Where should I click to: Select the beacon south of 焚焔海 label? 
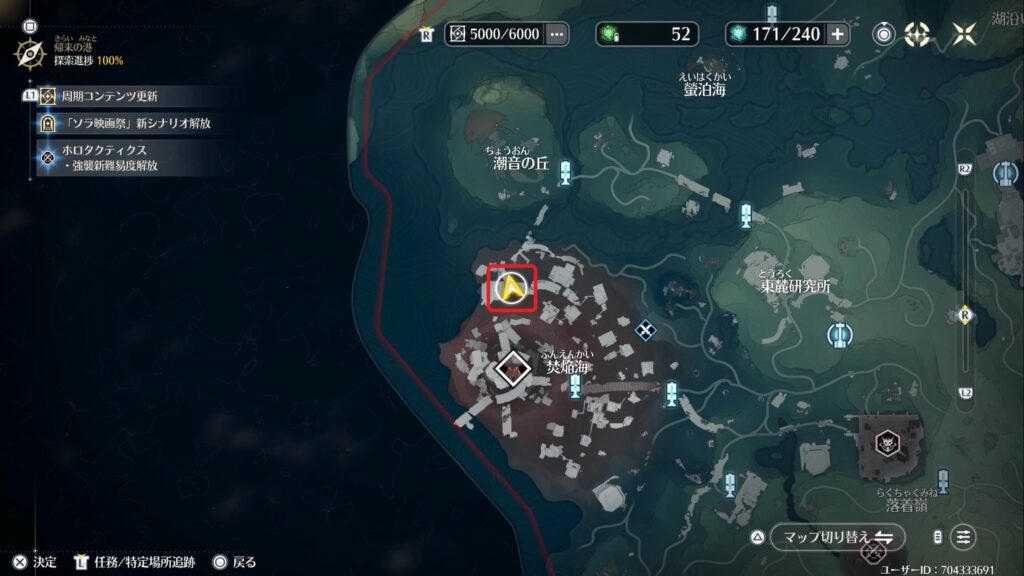coord(576,387)
